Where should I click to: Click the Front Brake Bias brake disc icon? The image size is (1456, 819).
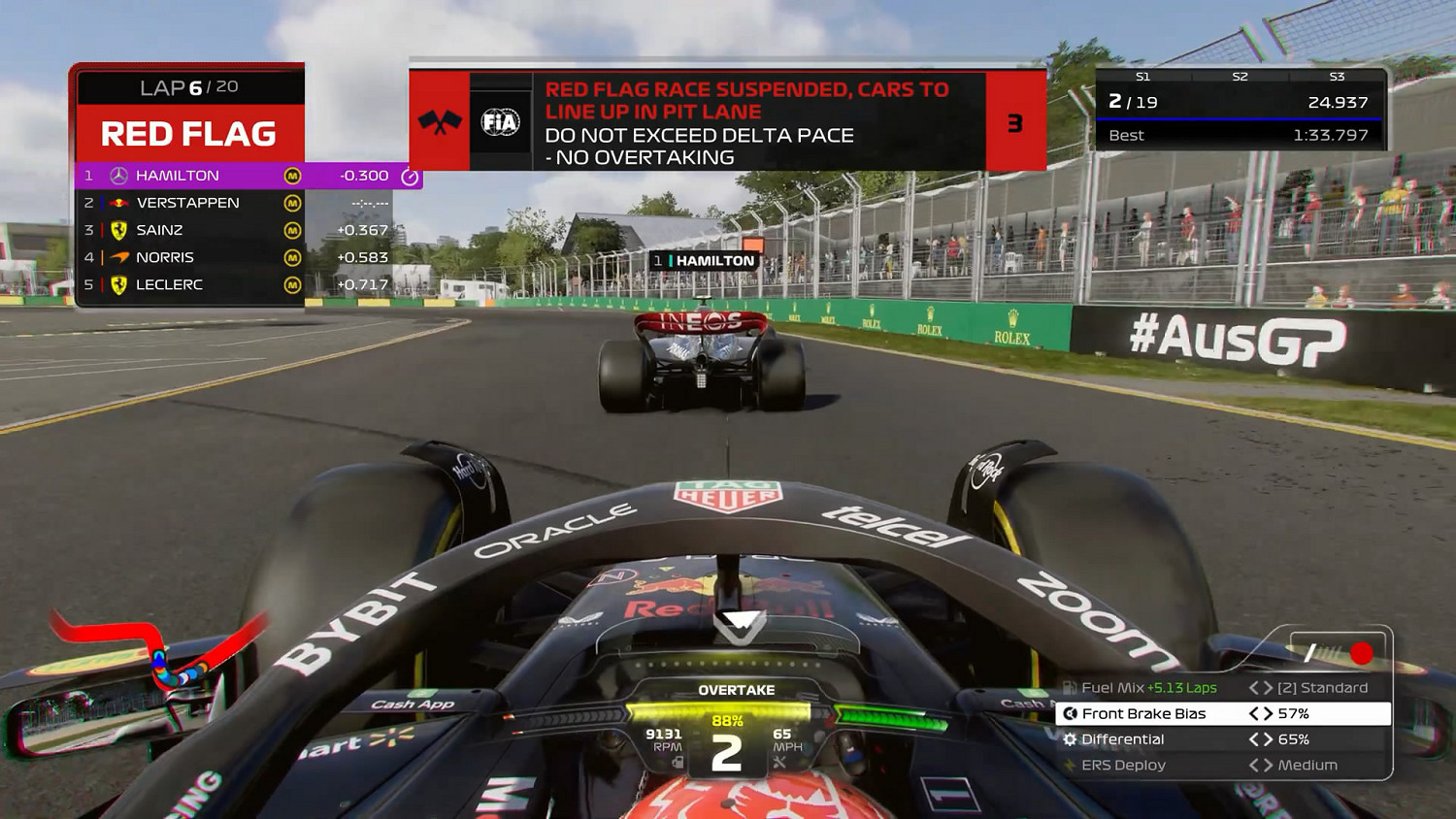[x=1070, y=714]
